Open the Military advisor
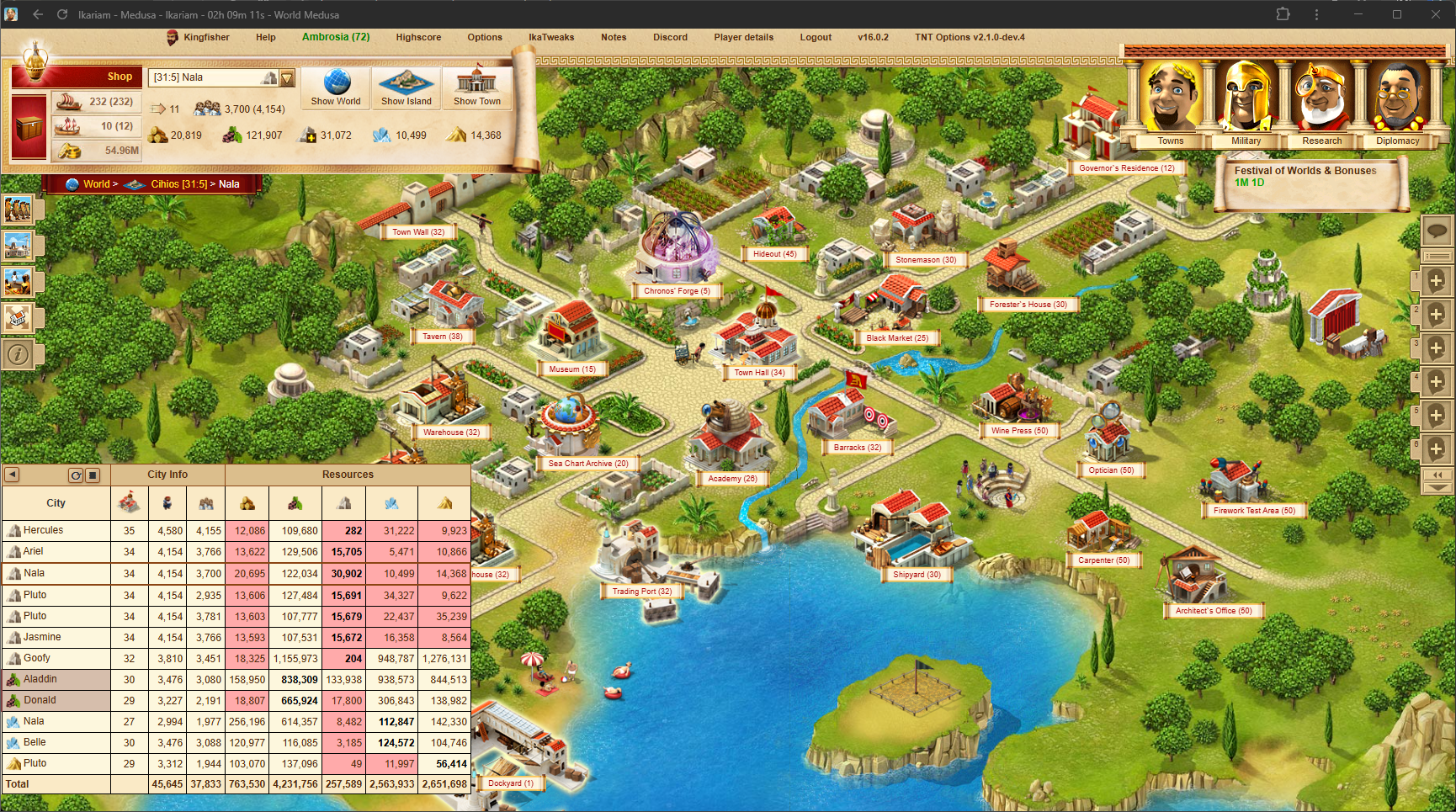Image resolution: width=1456 pixels, height=812 pixels. (x=1245, y=105)
